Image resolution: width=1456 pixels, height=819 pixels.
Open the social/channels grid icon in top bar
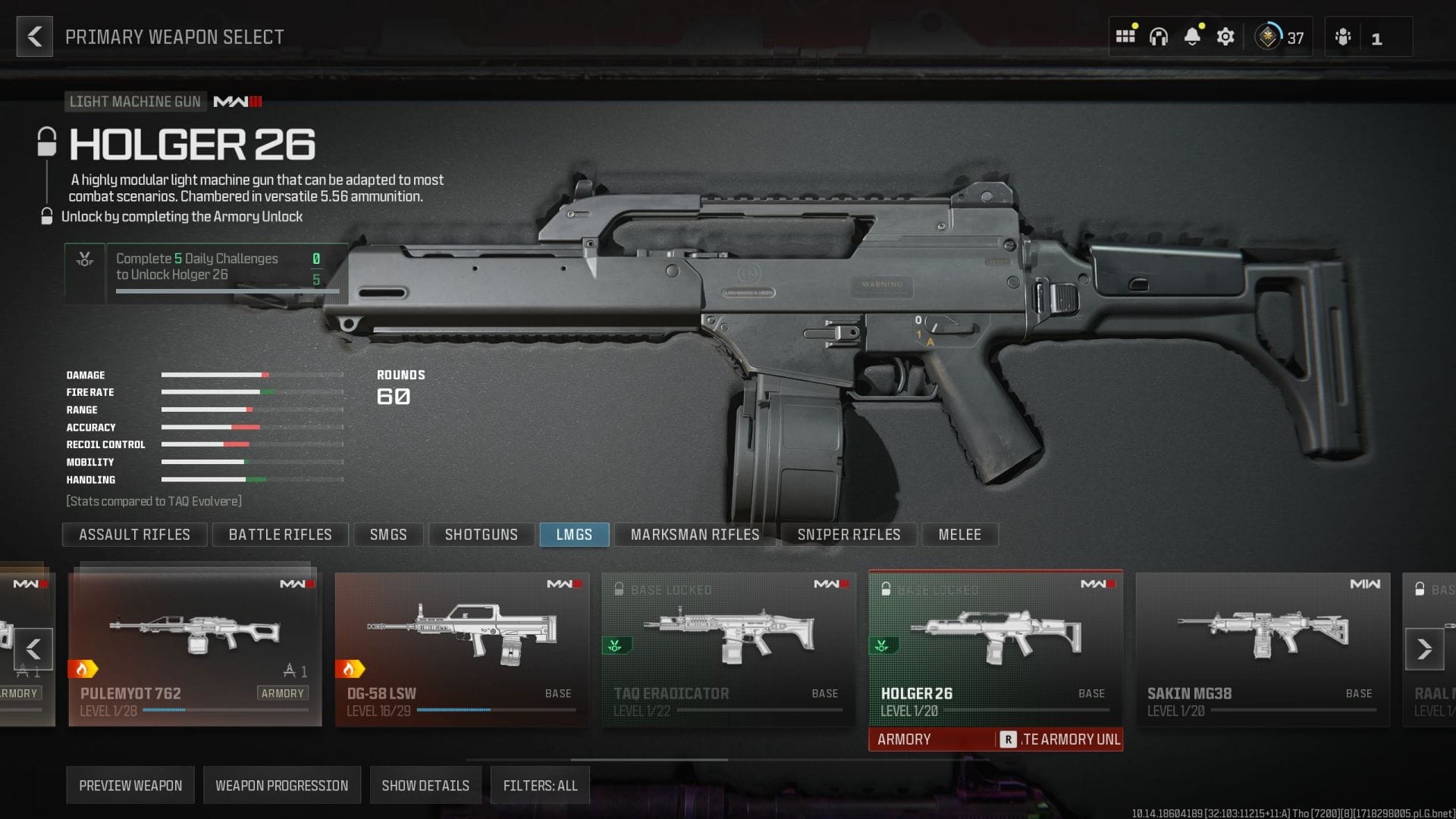pos(1125,36)
